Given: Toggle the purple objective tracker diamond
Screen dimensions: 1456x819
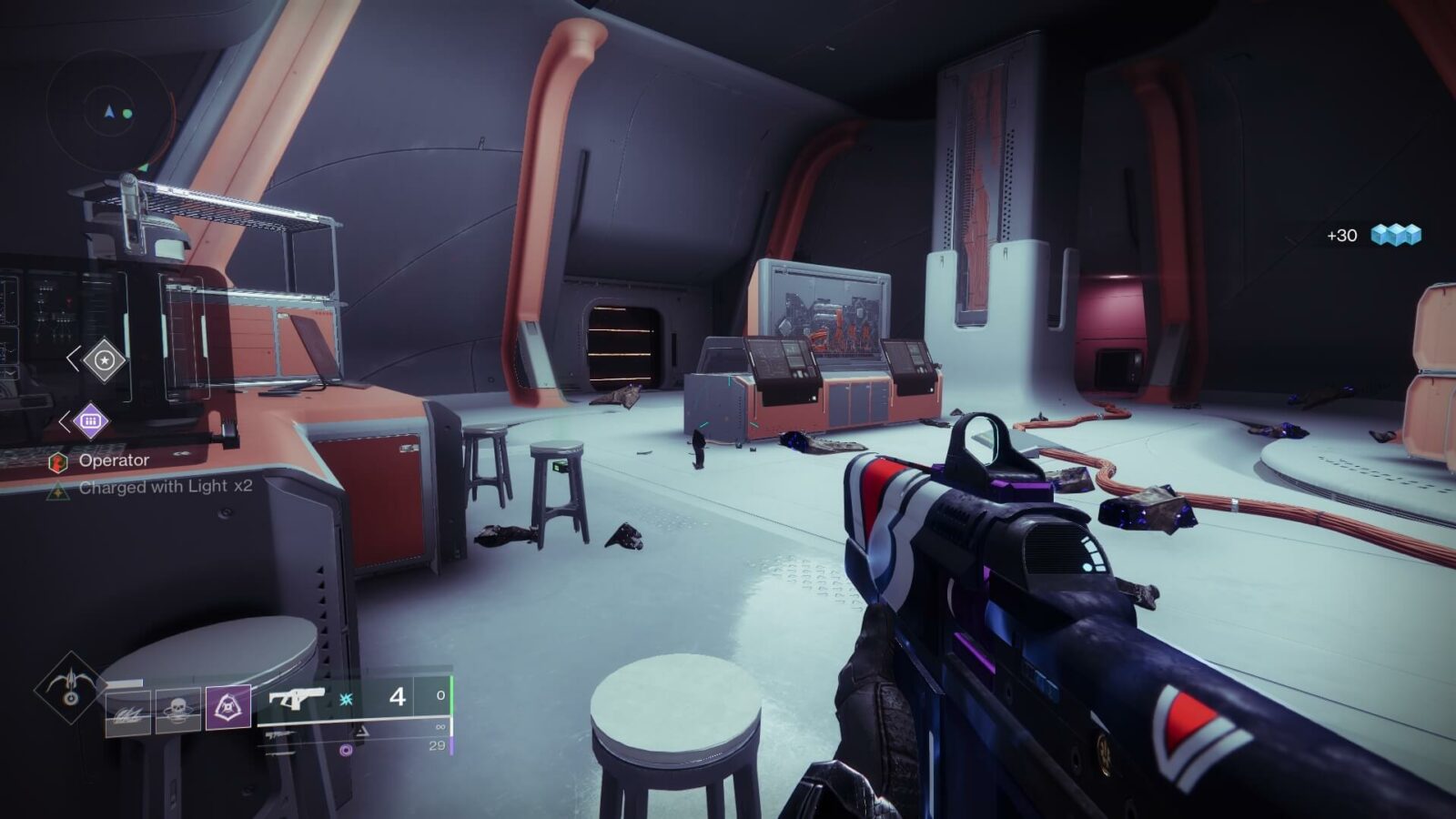Looking at the screenshot, I should click(x=91, y=420).
